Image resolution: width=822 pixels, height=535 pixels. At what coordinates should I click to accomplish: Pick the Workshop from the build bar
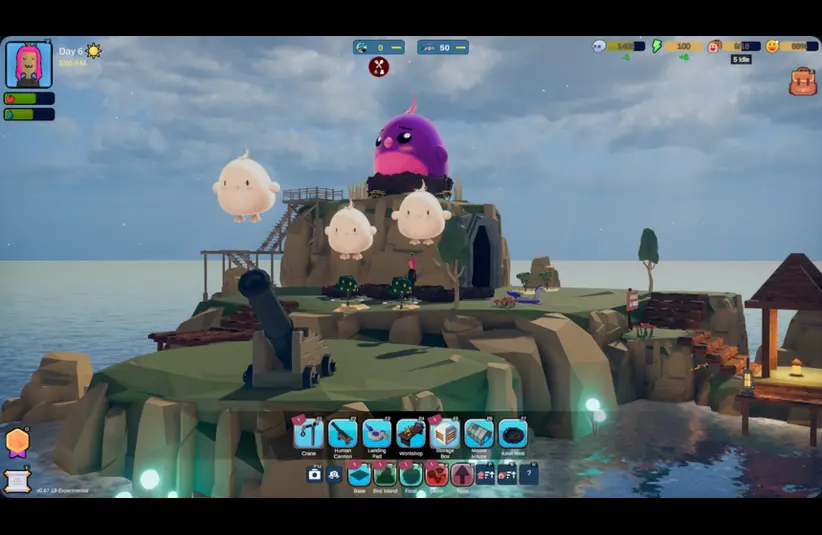[x=410, y=433]
